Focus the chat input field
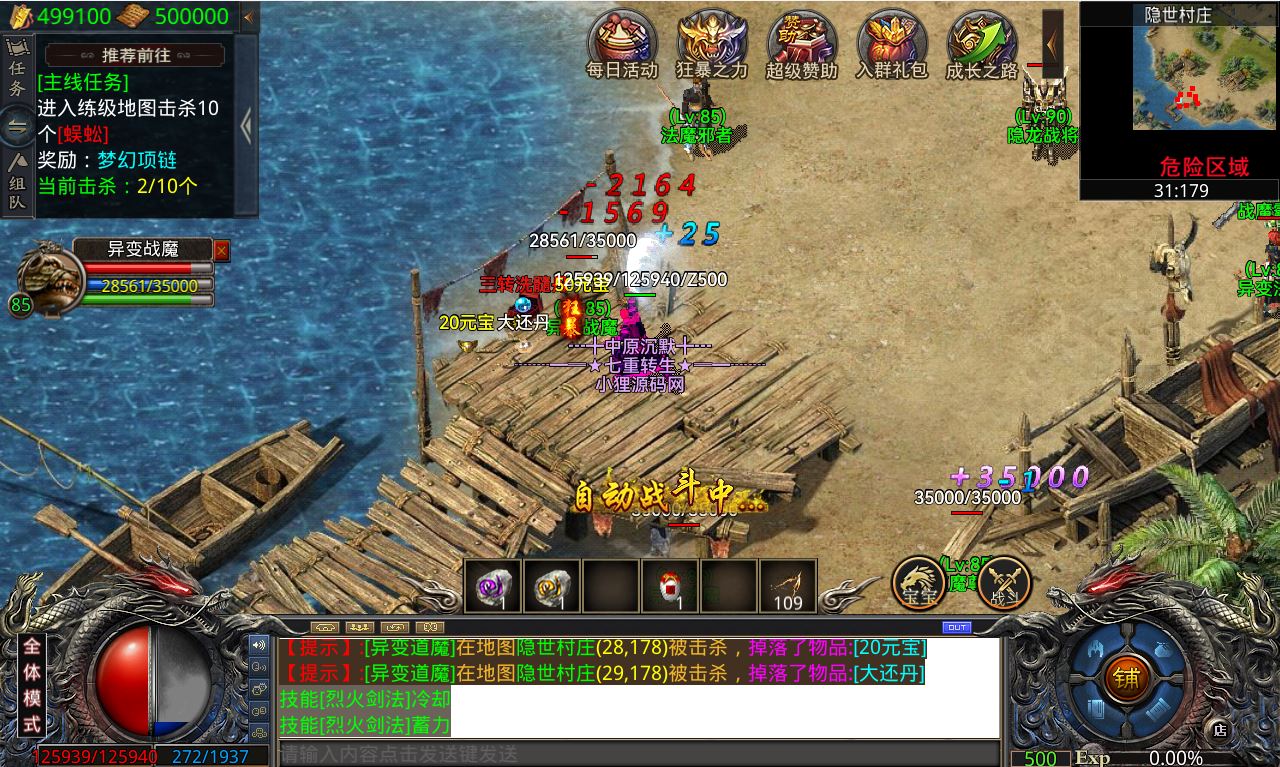Image resolution: width=1280 pixels, height=767 pixels. coord(640,754)
